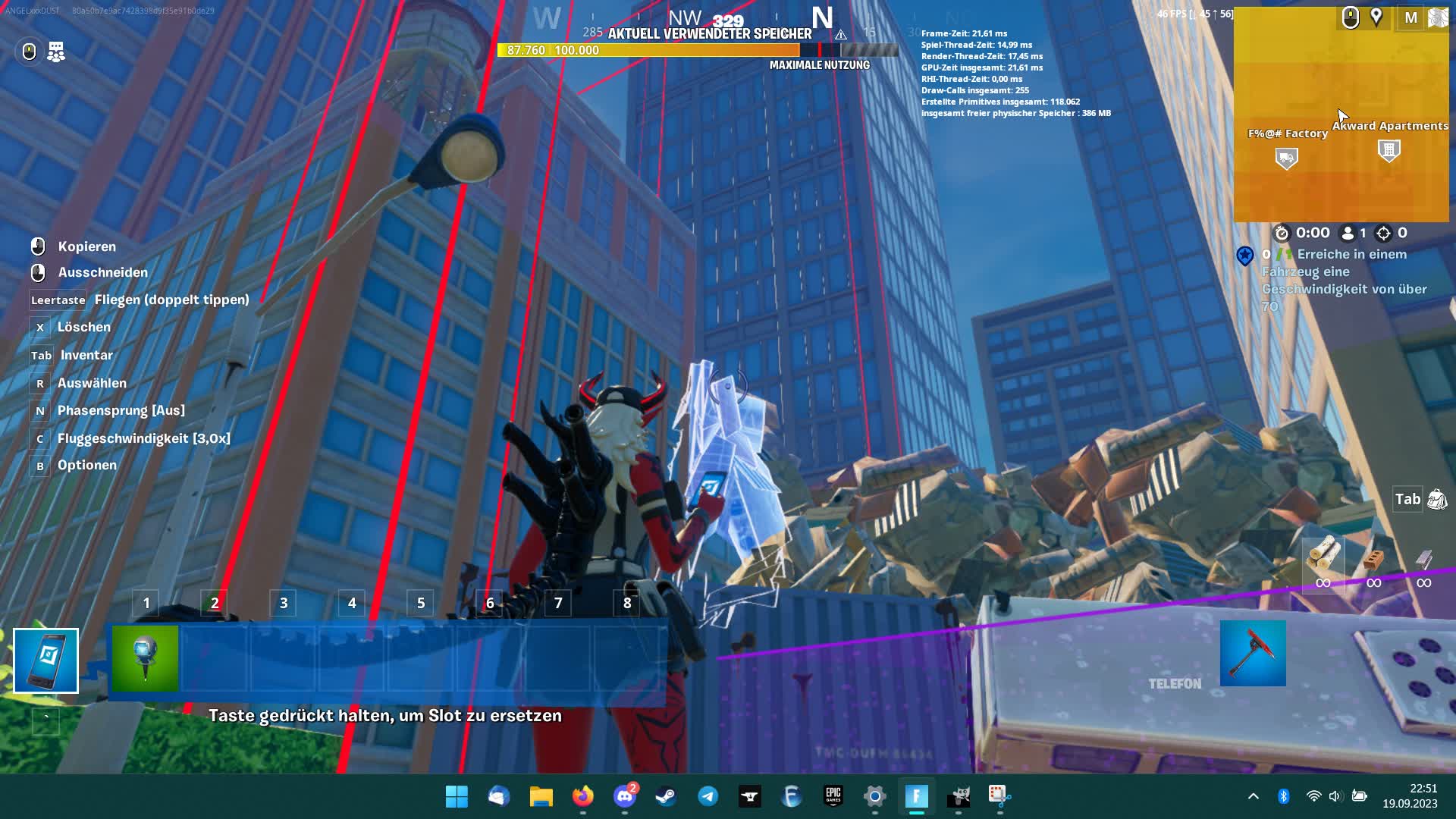Select the Akward Apartments map marker
1456x819 pixels.
[x=1389, y=151]
